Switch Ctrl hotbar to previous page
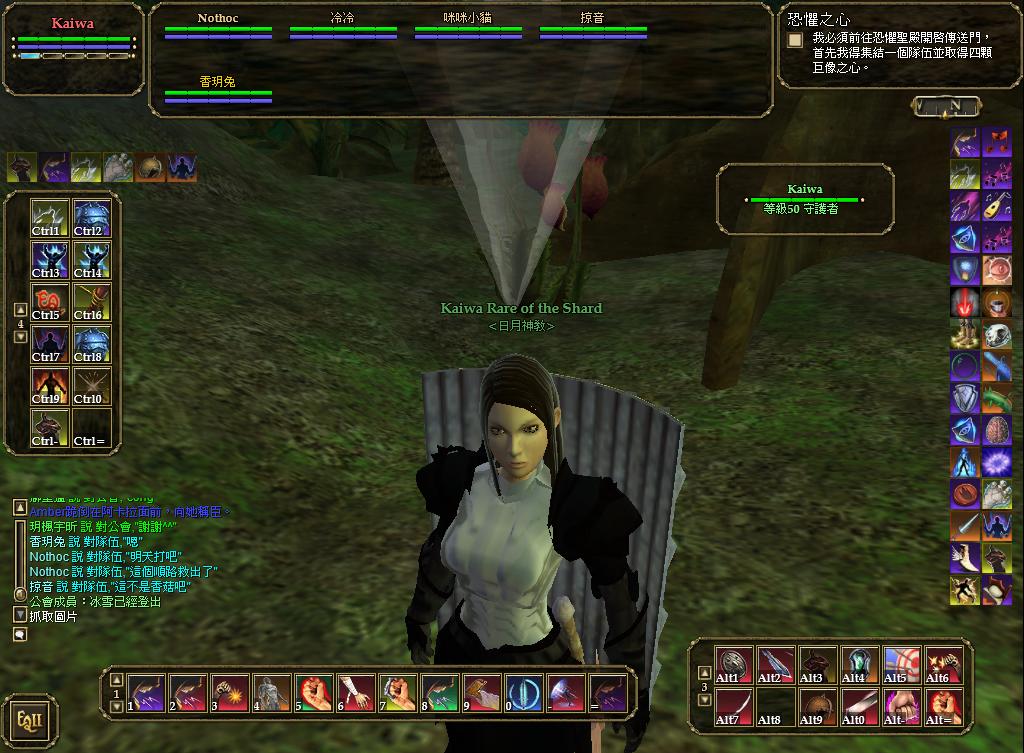Viewport: 1024px width, 753px height. [21, 310]
